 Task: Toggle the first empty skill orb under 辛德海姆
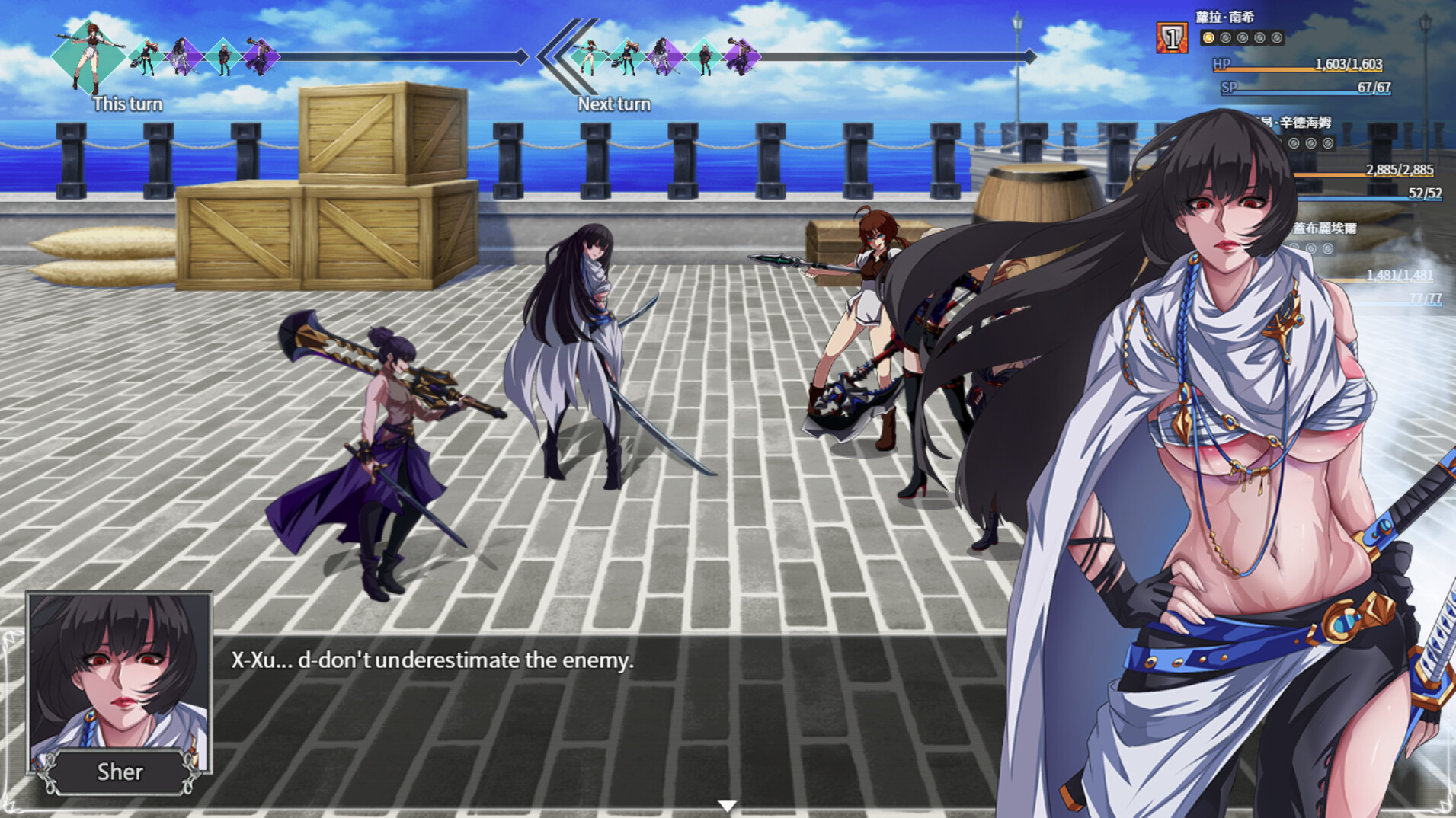click(x=1294, y=143)
